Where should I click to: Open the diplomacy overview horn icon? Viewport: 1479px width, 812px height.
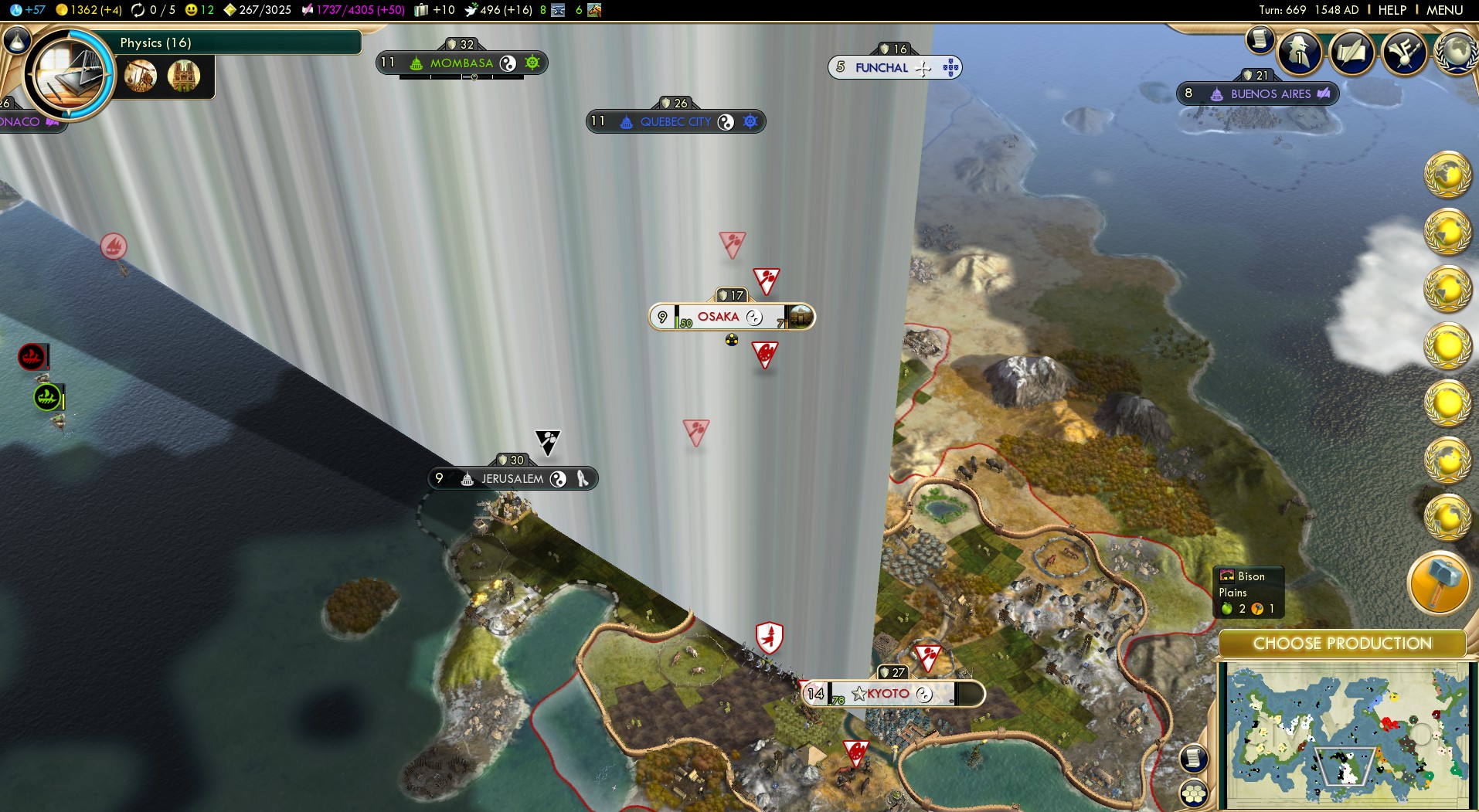coord(1404,52)
